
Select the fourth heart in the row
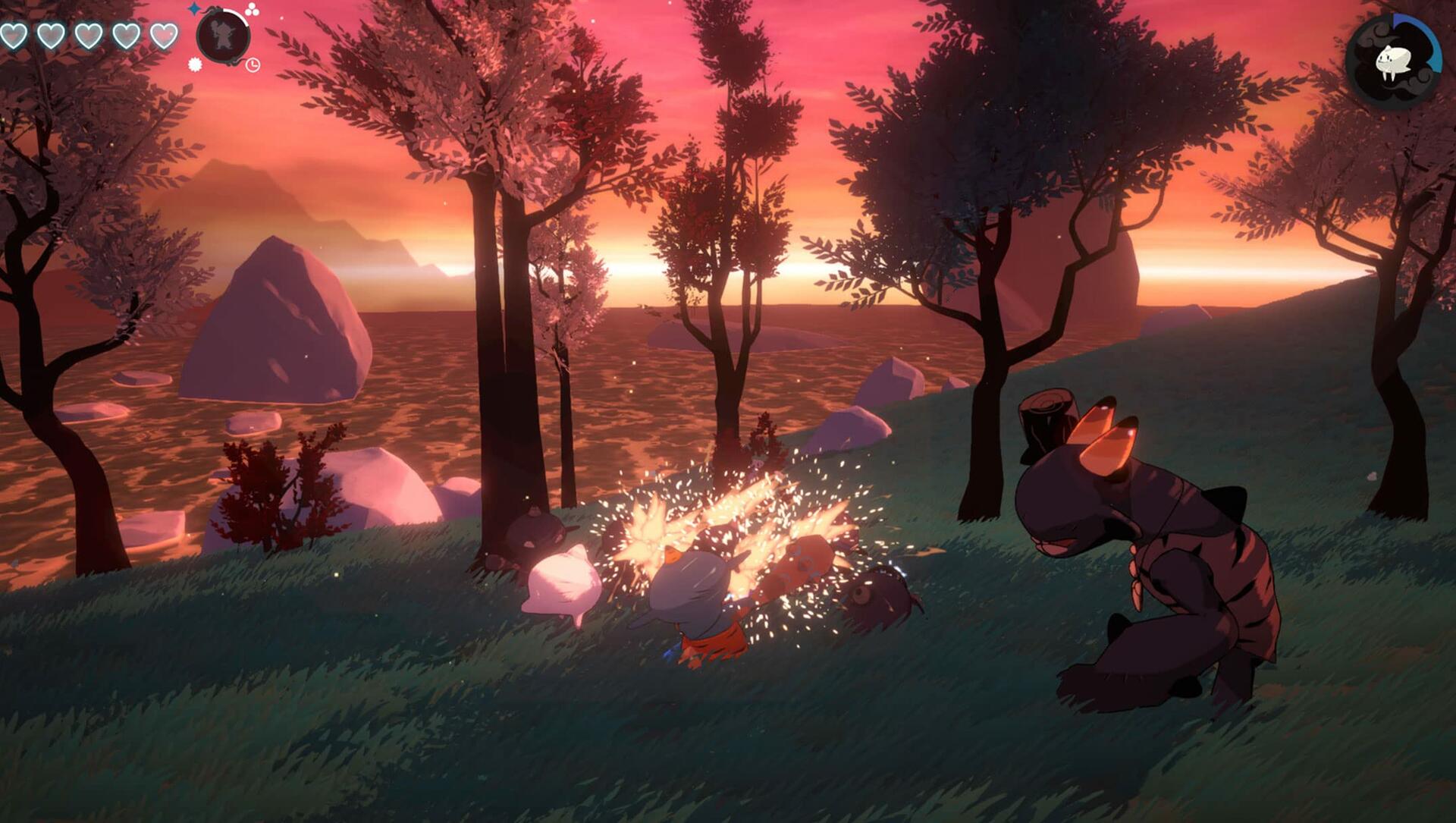126,35
